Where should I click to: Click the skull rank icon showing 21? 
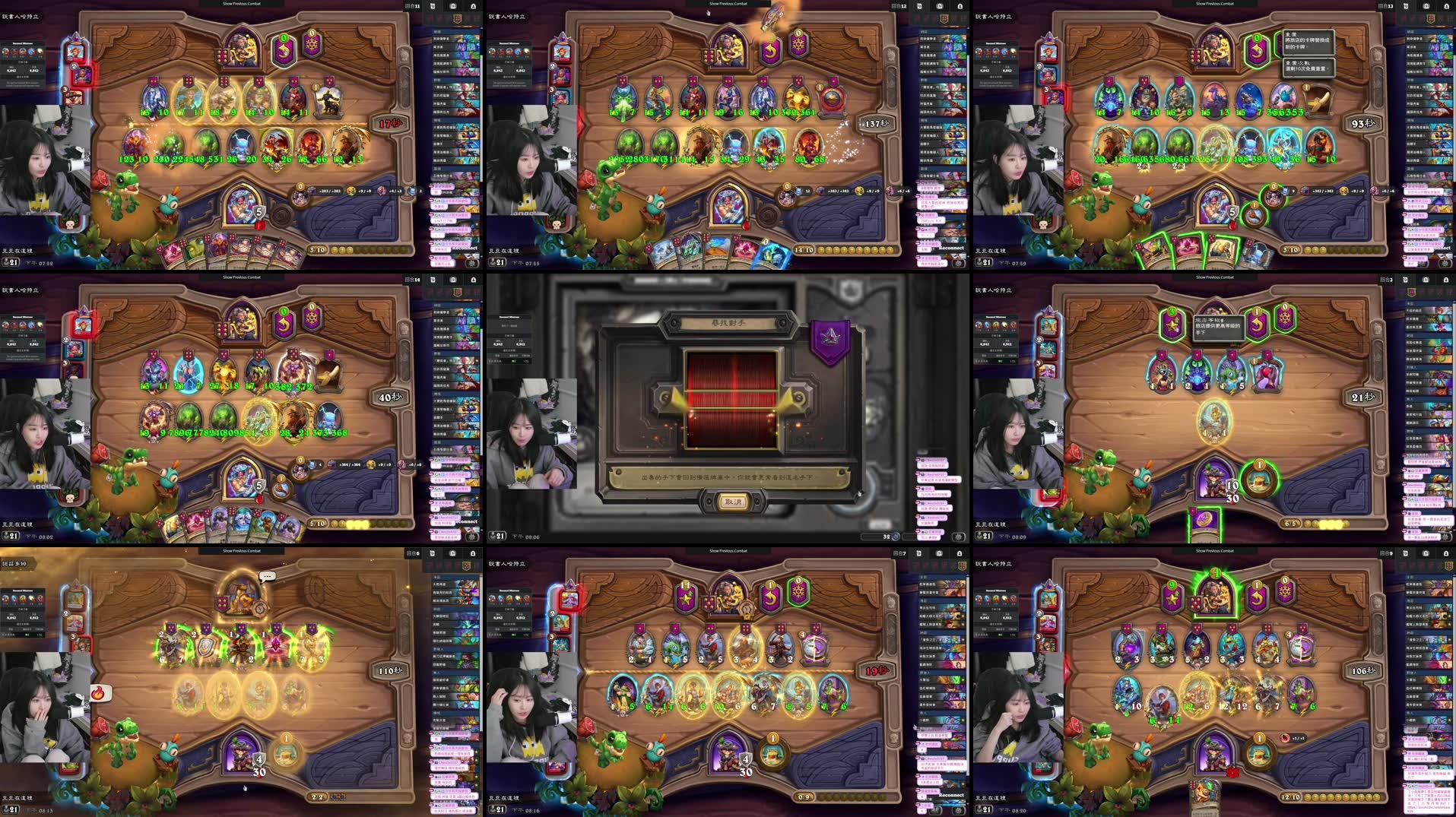(11, 263)
